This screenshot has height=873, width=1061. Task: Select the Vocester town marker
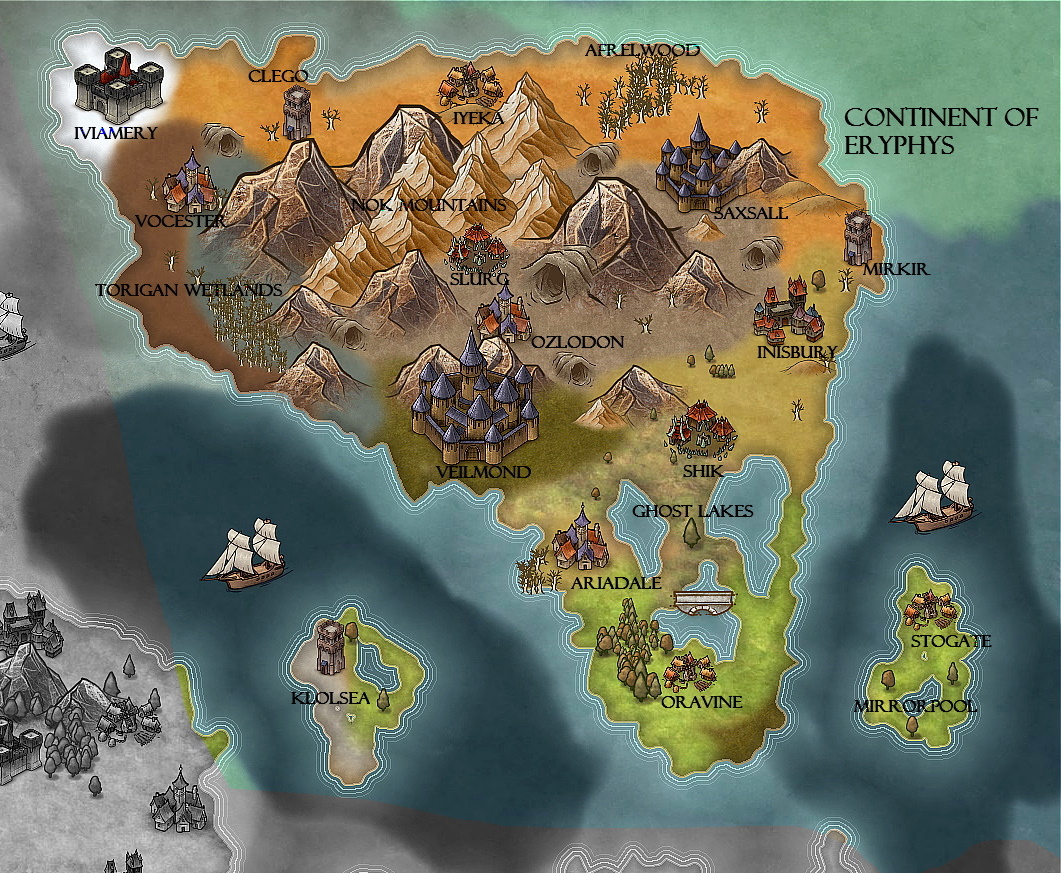tap(189, 183)
